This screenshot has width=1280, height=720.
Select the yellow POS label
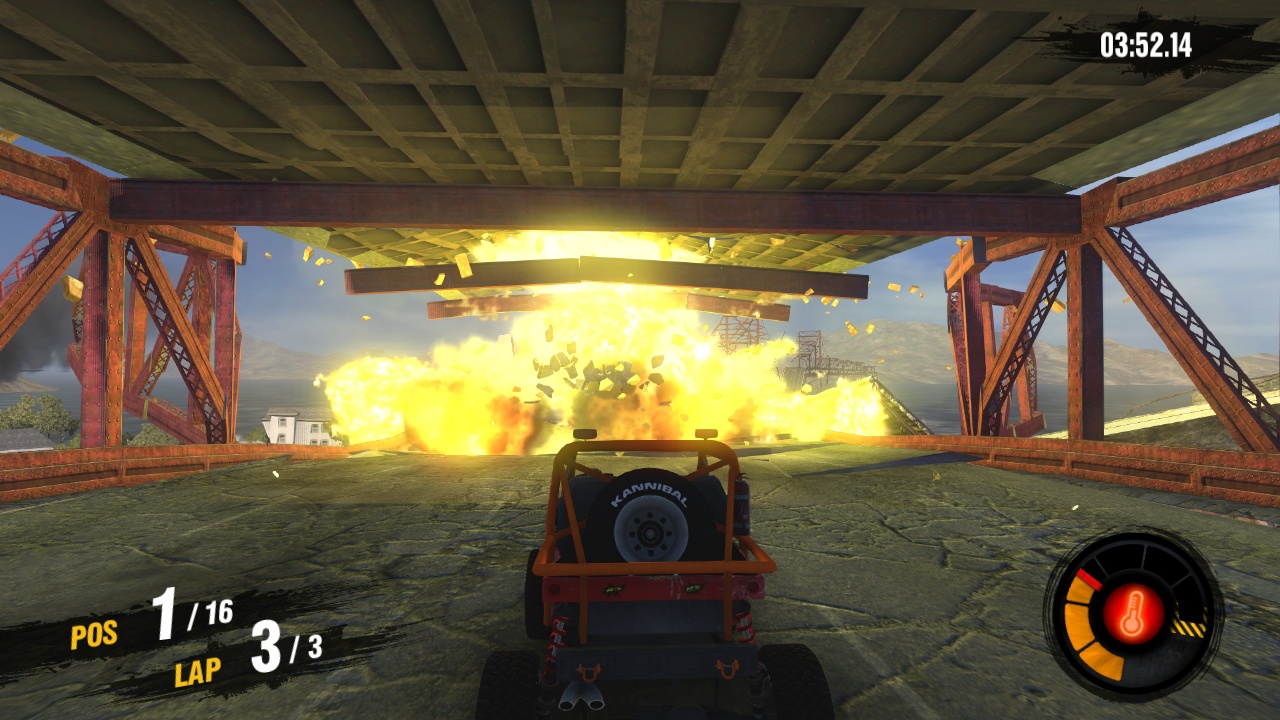pyautogui.click(x=92, y=634)
